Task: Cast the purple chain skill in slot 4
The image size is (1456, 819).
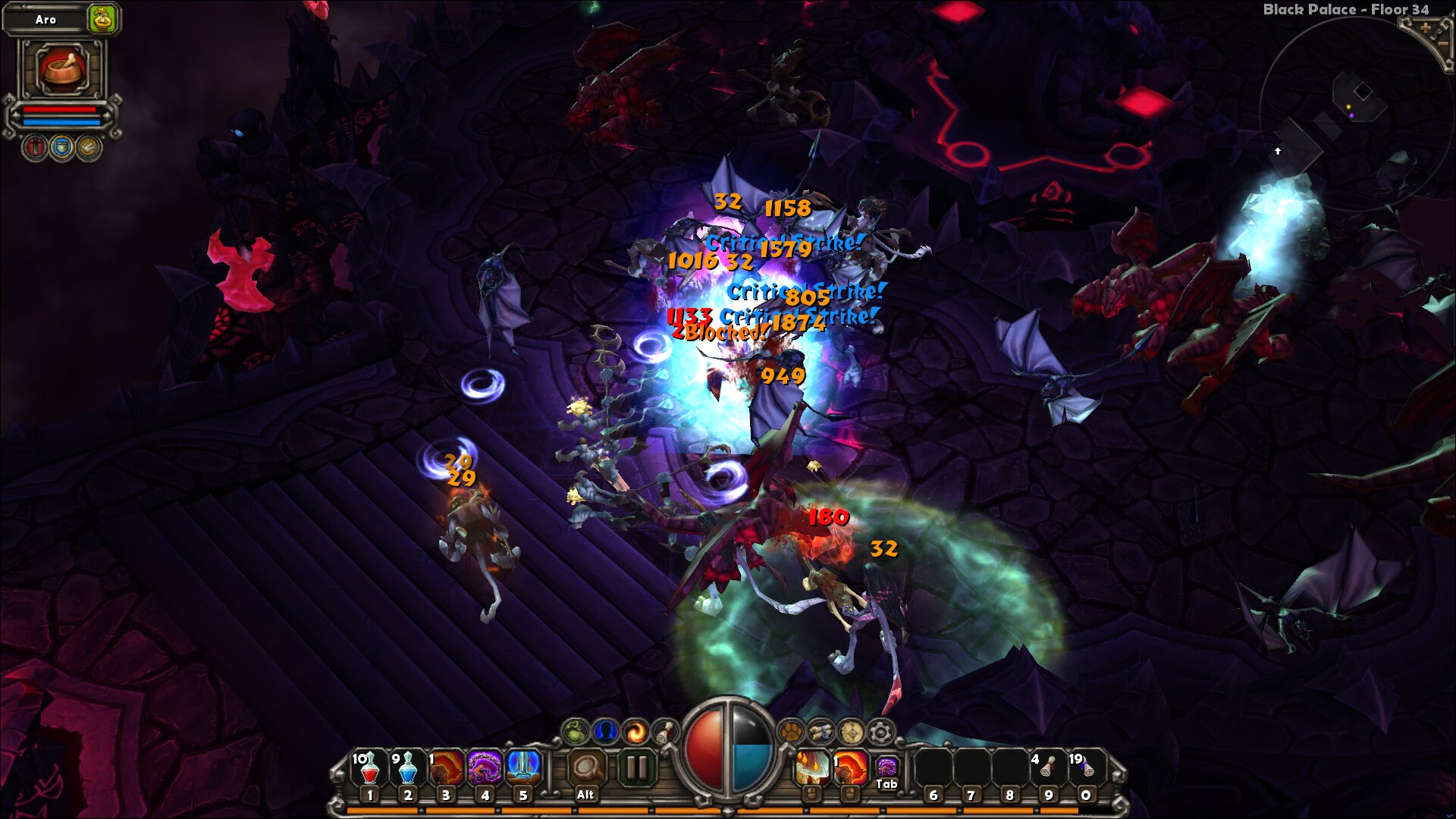Action: [485, 768]
